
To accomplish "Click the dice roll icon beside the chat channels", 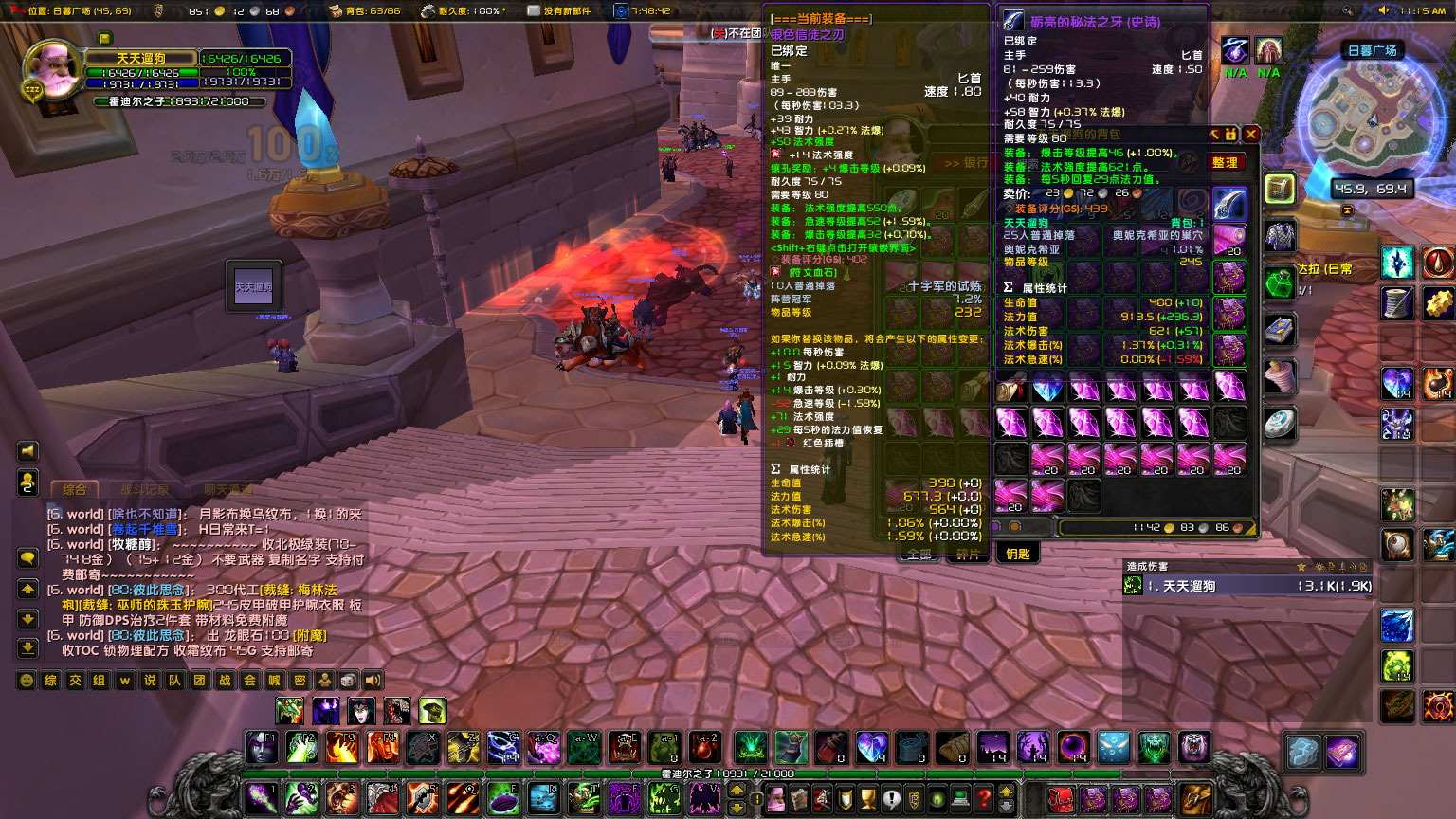I will coord(347,679).
